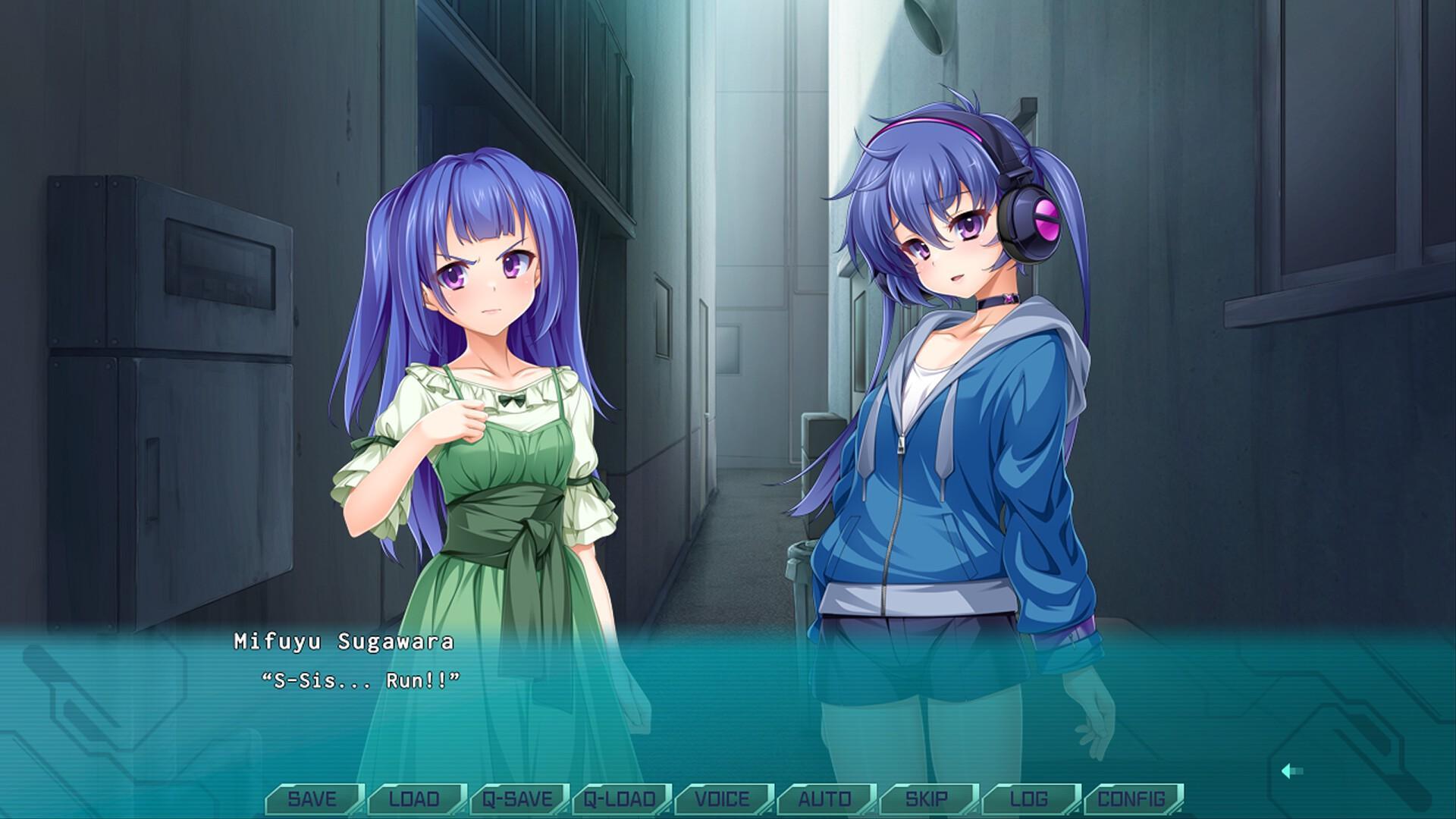Open the VOICE settings
This screenshot has height=819, width=1456.
tap(722, 799)
